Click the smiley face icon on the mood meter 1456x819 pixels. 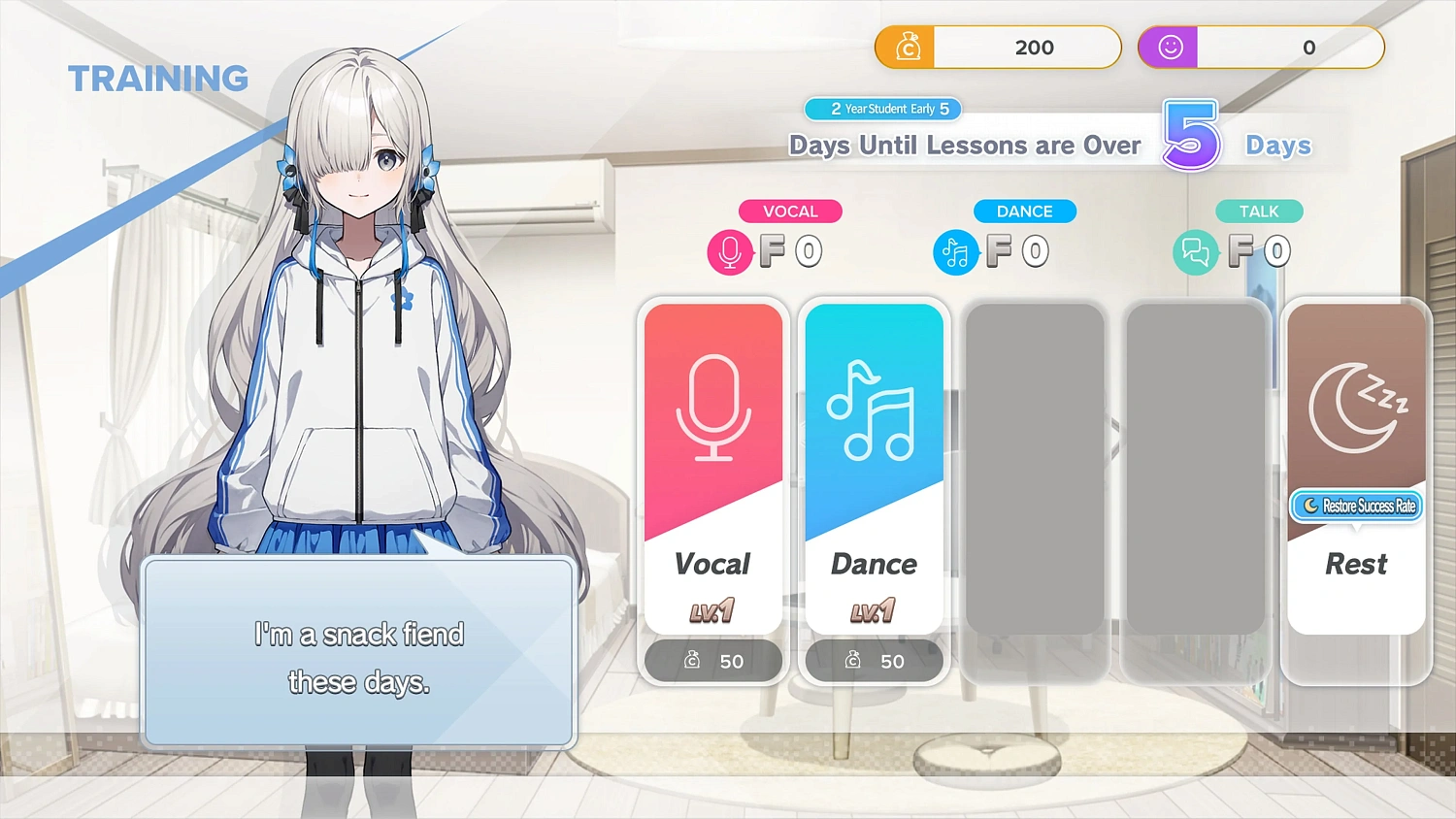(1169, 47)
